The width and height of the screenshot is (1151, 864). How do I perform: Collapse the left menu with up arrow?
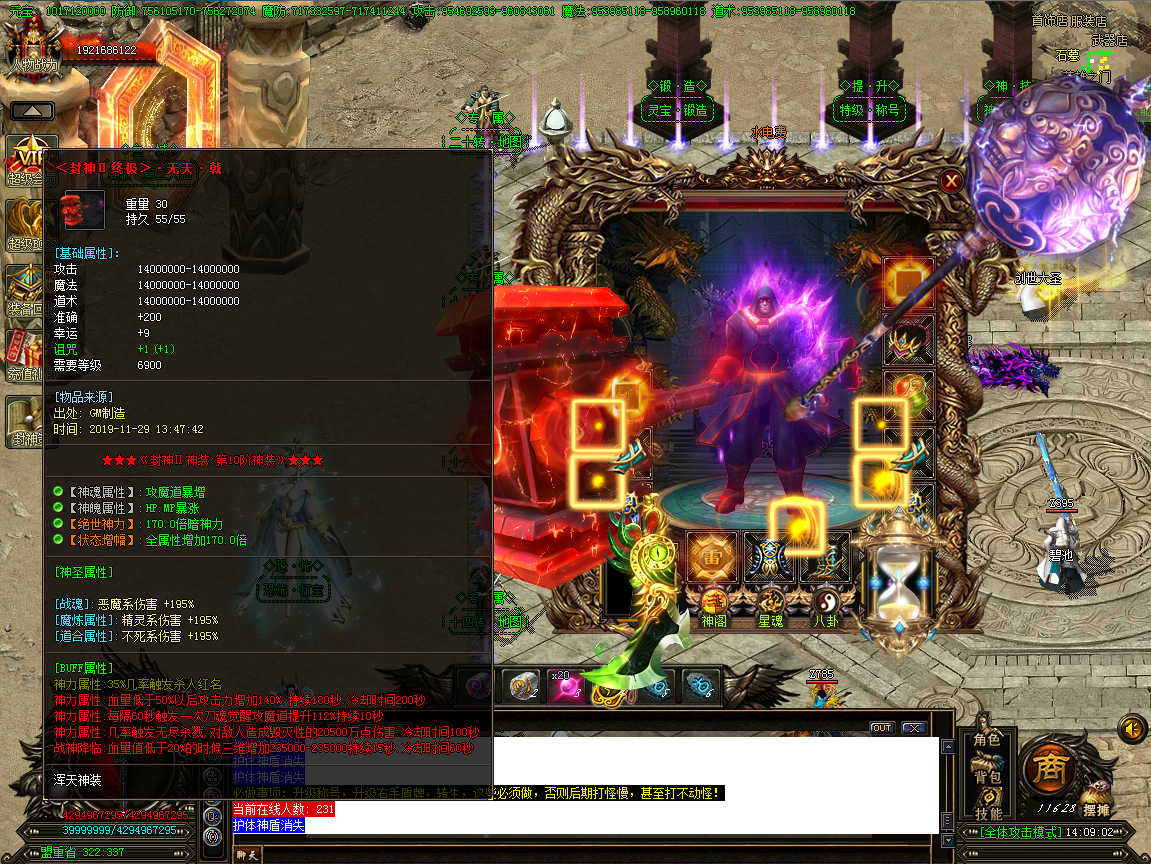point(32,111)
